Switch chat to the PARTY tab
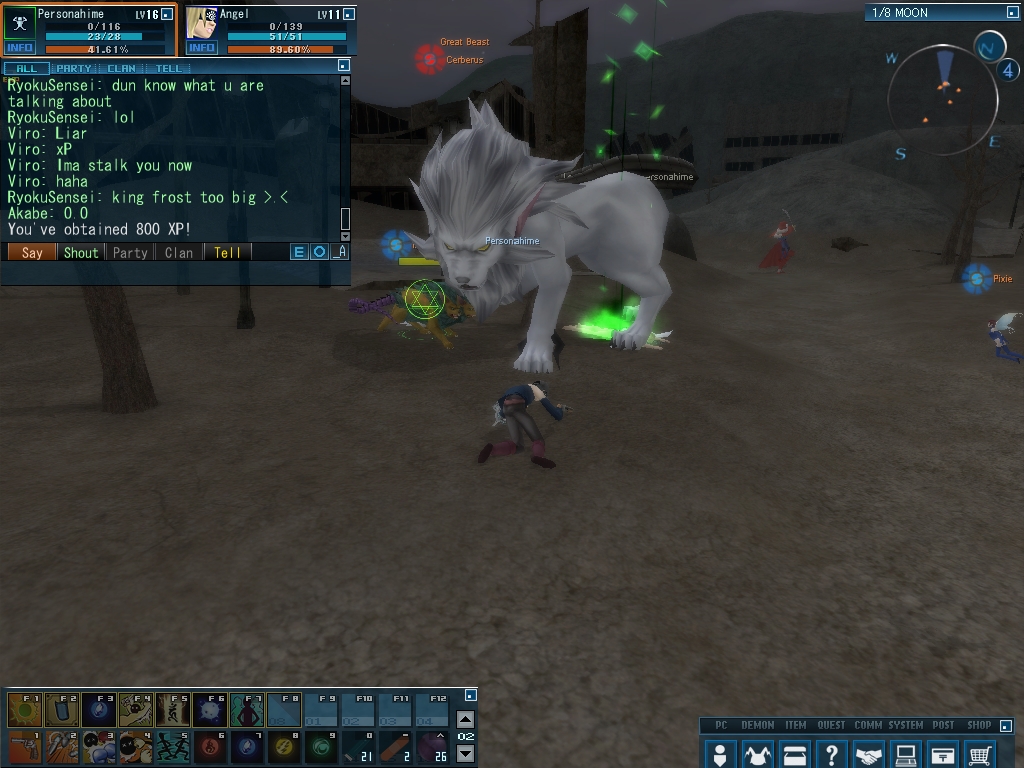 coord(74,68)
